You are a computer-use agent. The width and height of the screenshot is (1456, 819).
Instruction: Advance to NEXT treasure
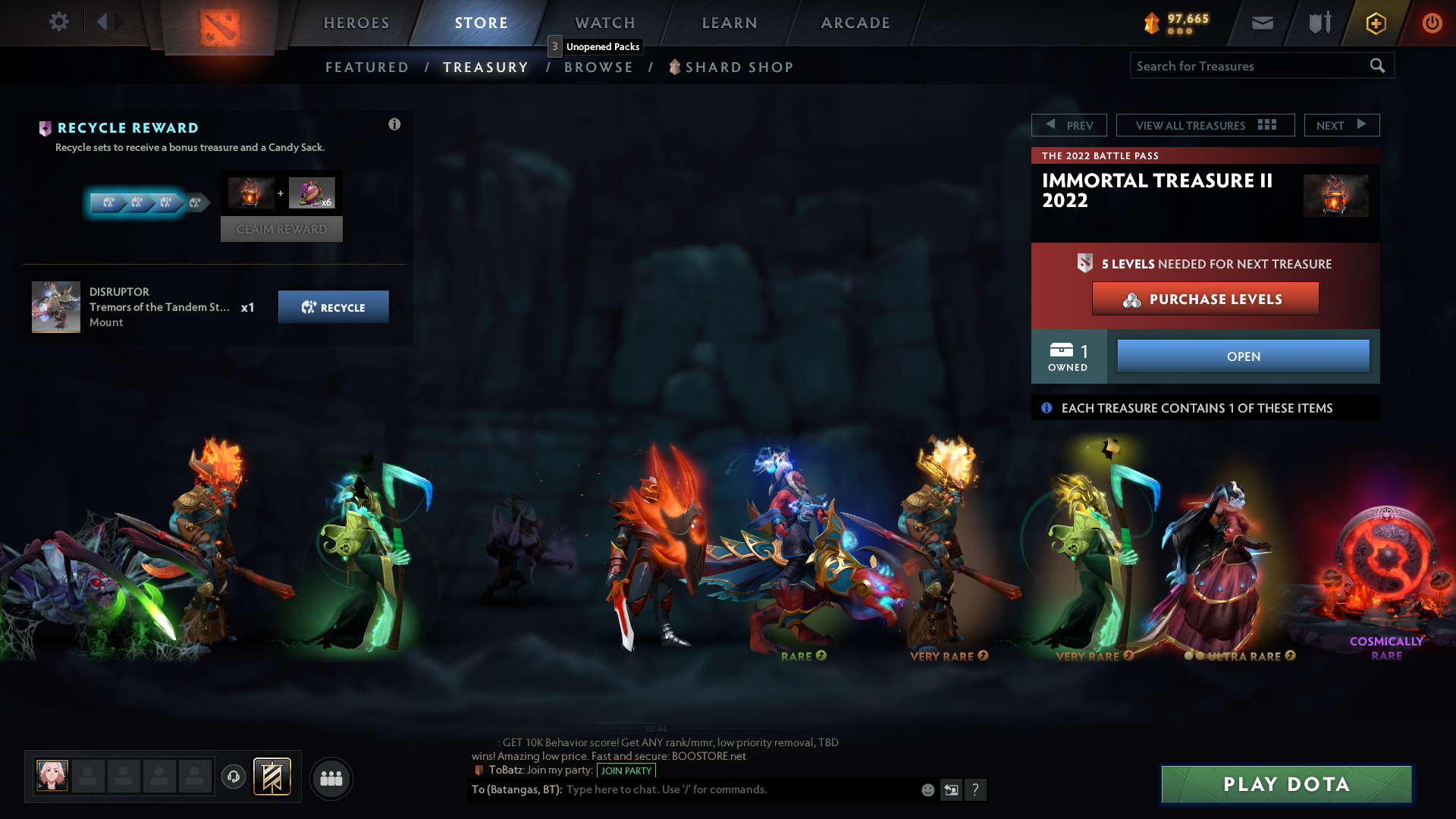(1341, 124)
